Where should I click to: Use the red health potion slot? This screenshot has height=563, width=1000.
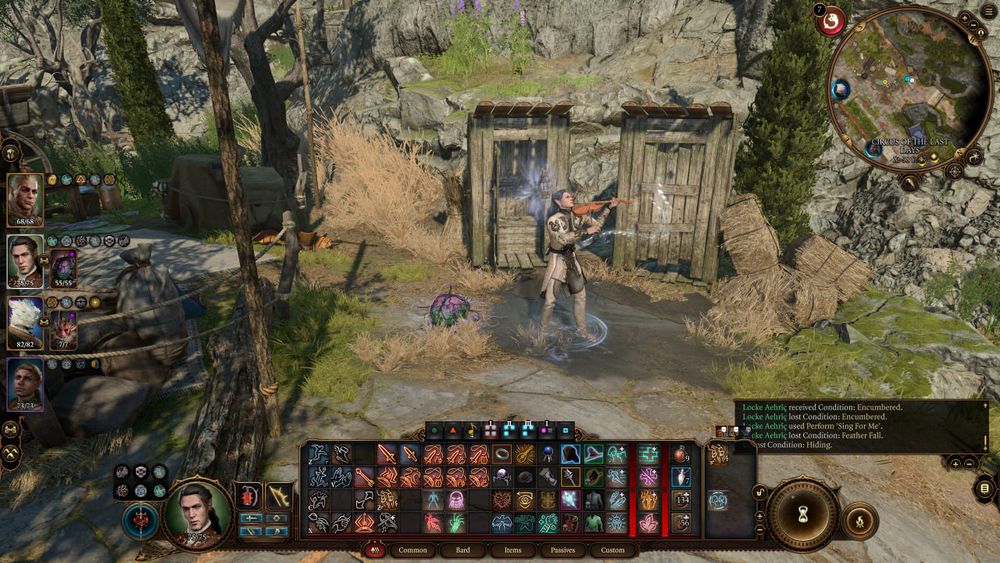[680, 455]
